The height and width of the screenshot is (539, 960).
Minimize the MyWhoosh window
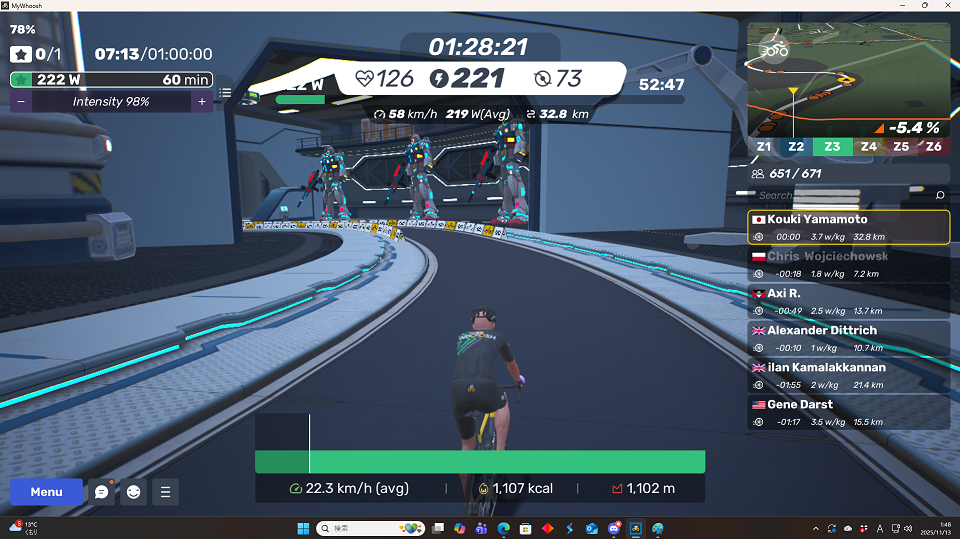(x=897, y=6)
